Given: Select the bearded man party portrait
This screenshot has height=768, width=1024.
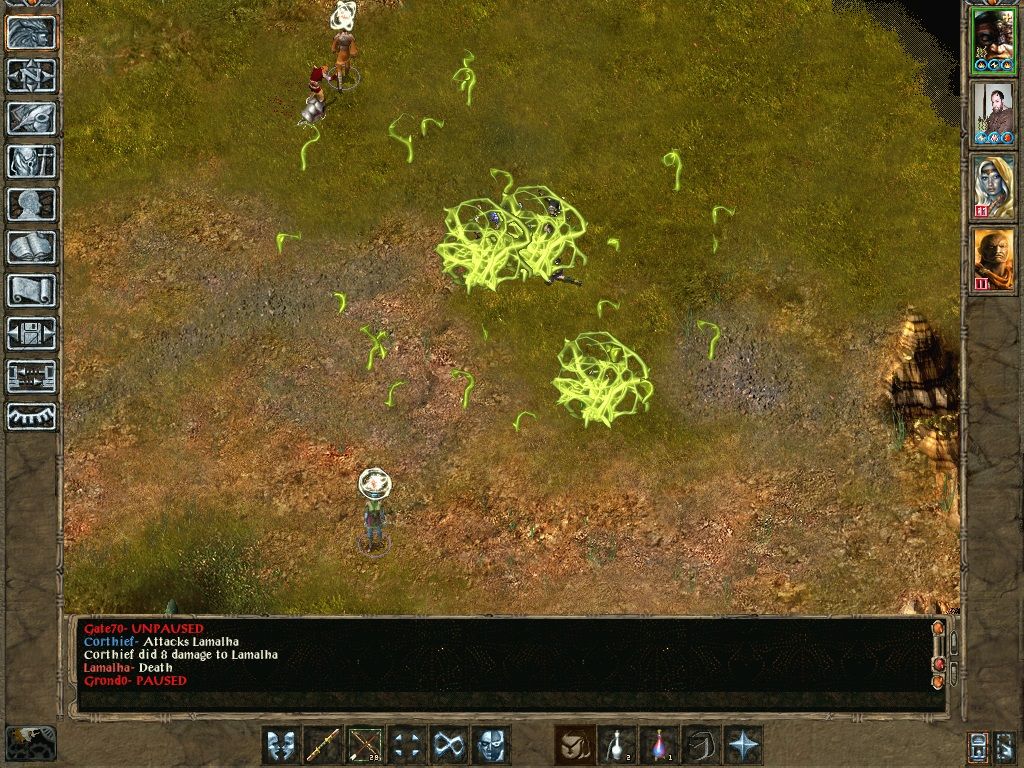Looking at the screenshot, I should pos(993,112).
